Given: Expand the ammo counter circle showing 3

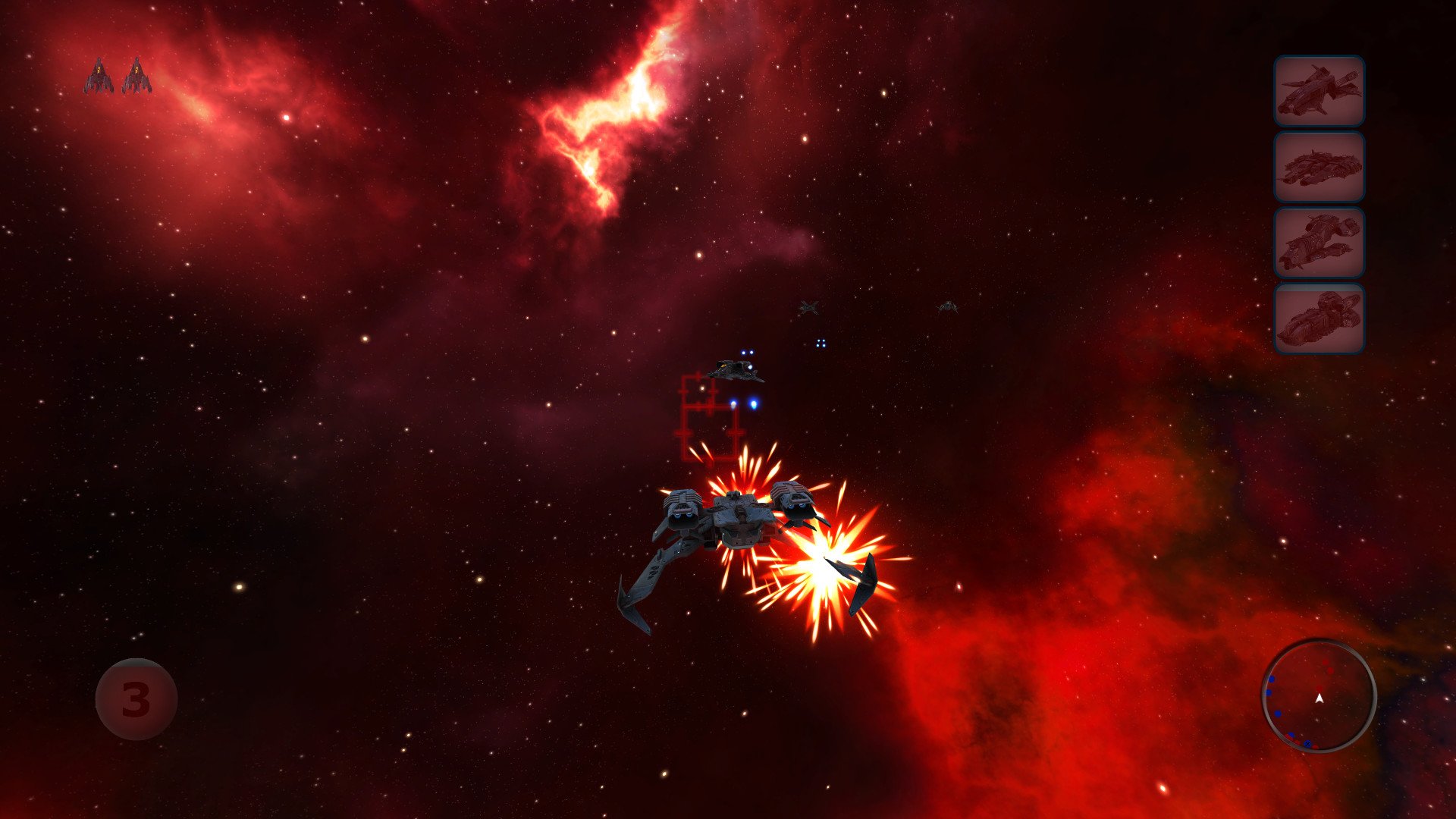Looking at the screenshot, I should [x=136, y=698].
